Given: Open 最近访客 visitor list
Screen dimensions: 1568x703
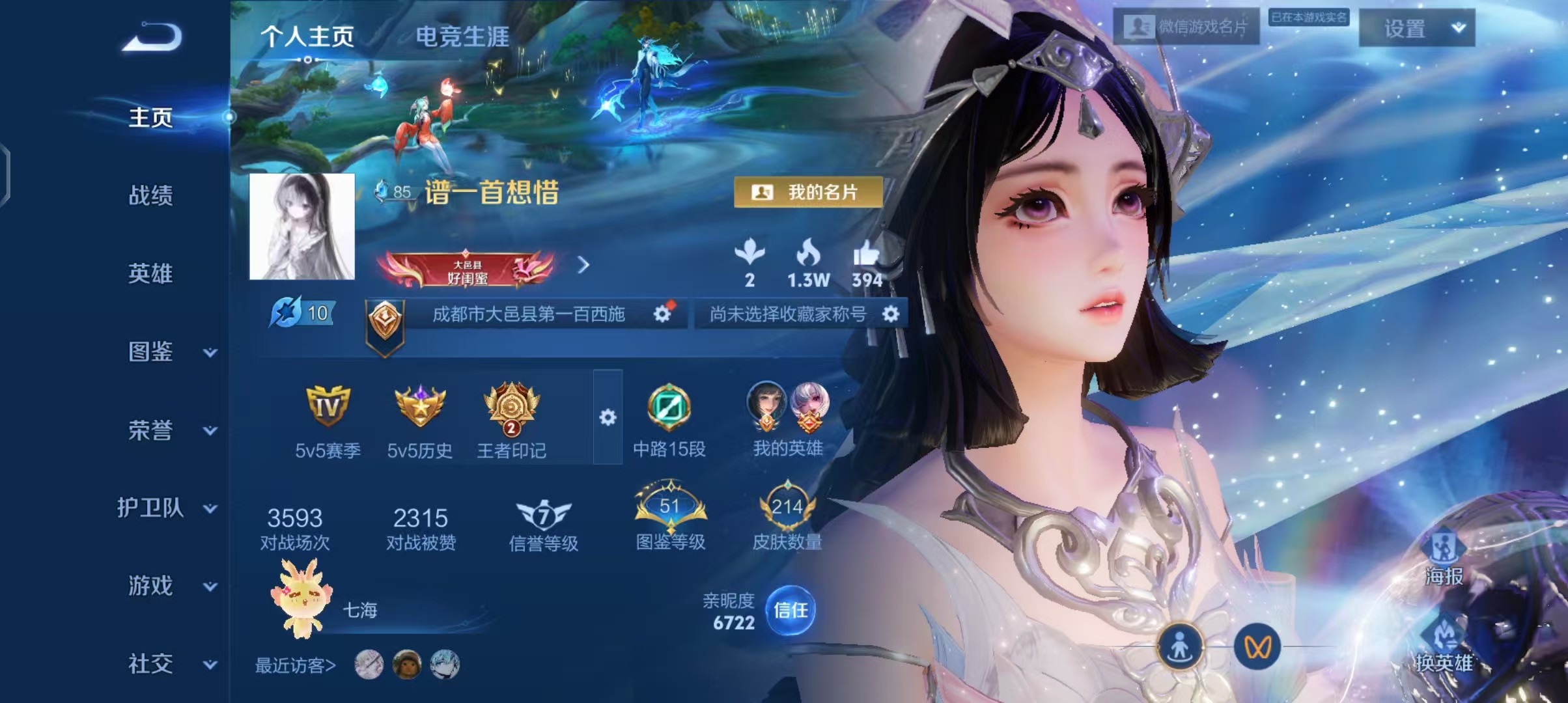Looking at the screenshot, I should [x=295, y=665].
